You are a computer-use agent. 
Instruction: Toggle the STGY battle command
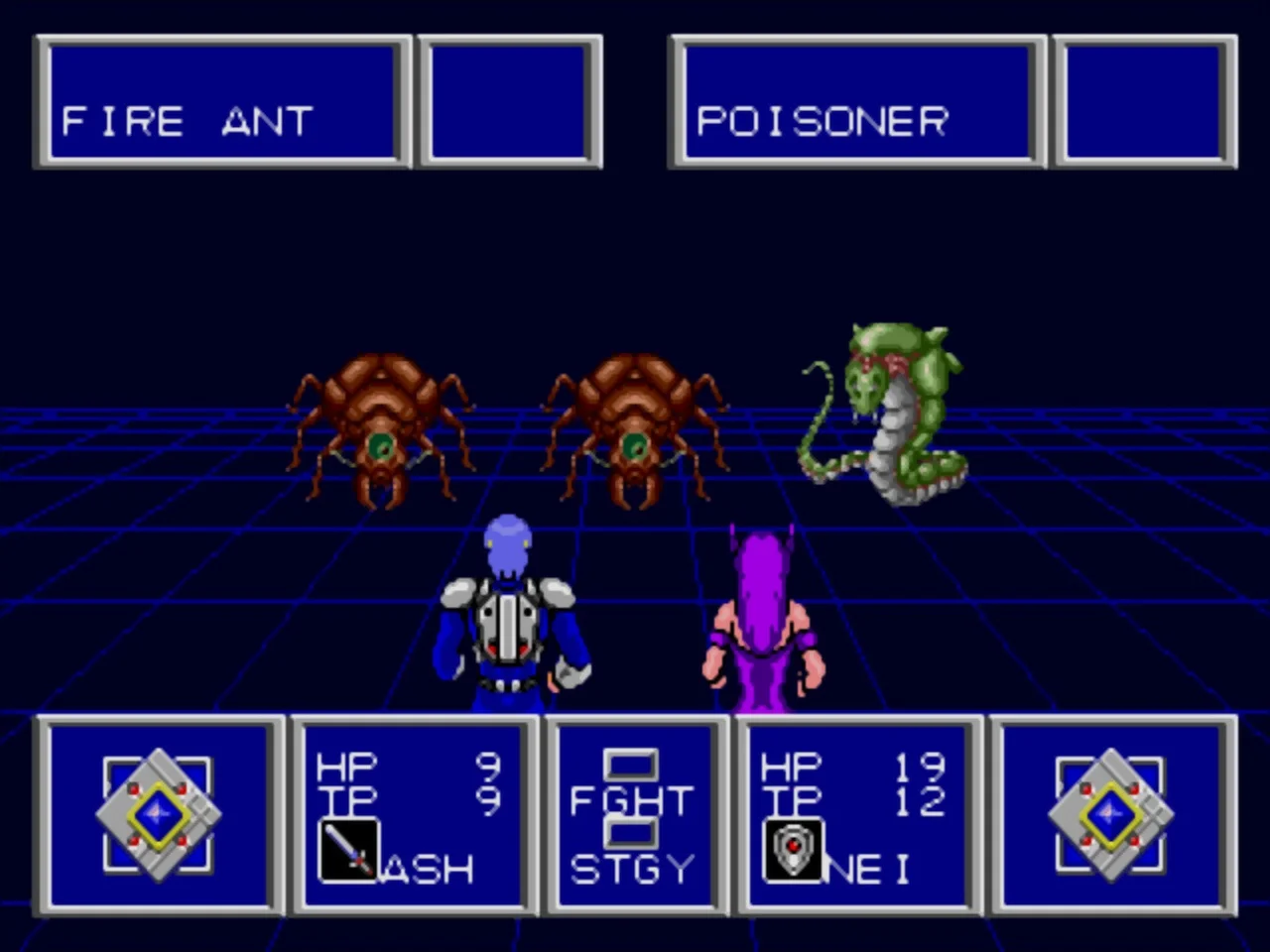pos(632,870)
